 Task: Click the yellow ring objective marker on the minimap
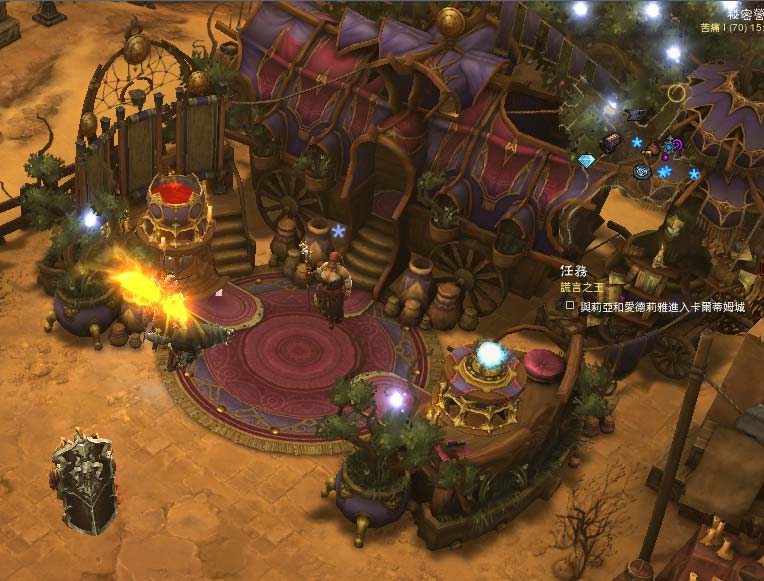click(678, 93)
